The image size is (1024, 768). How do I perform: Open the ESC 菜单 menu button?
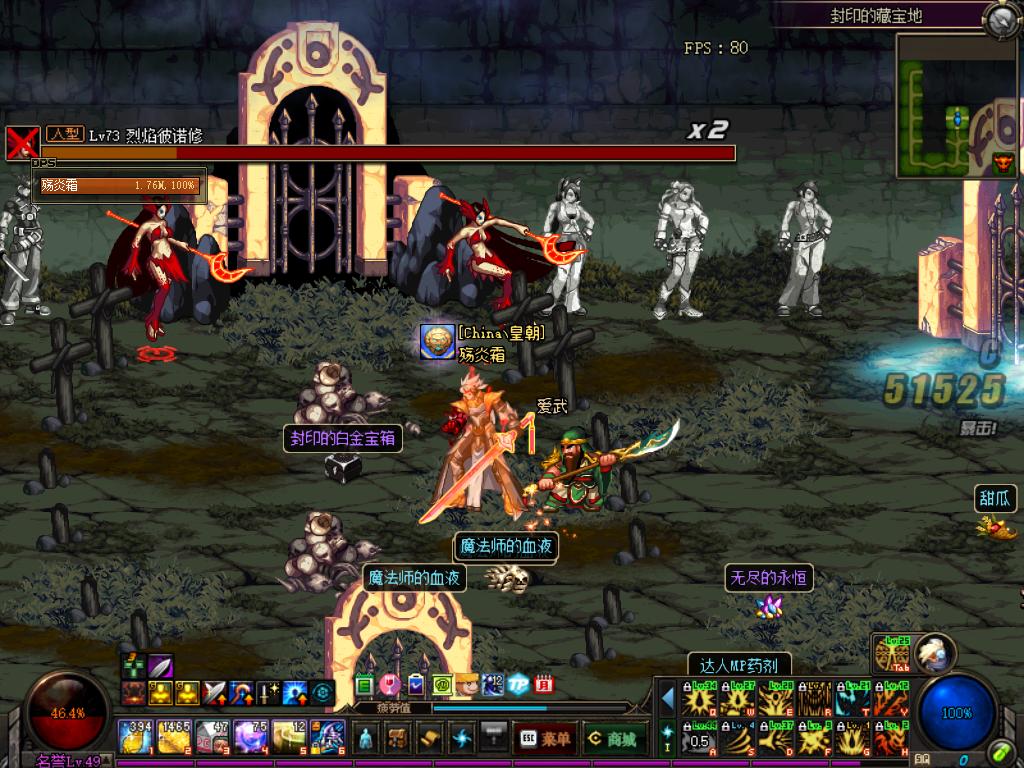coord(544,738)
